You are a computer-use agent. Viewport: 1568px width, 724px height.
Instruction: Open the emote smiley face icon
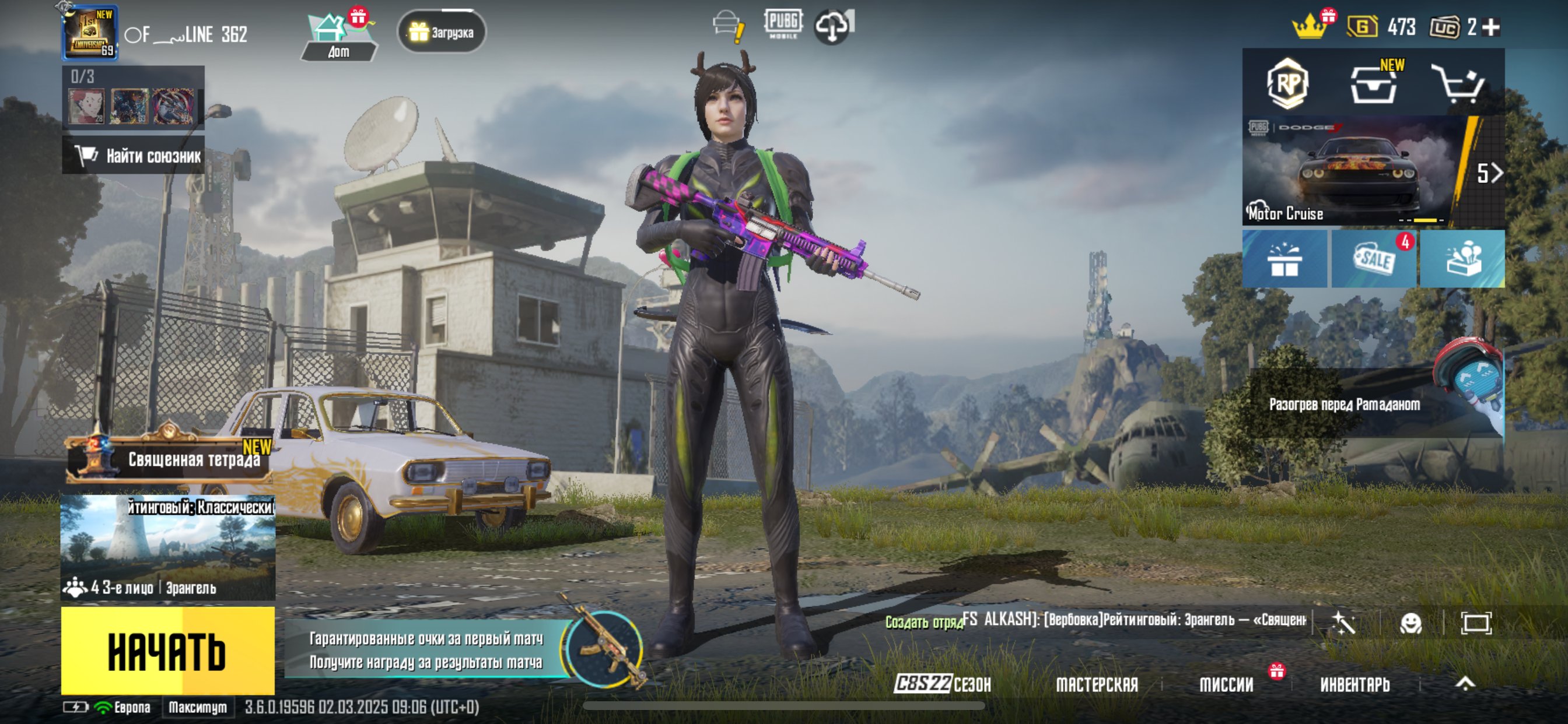point(1410,623)
